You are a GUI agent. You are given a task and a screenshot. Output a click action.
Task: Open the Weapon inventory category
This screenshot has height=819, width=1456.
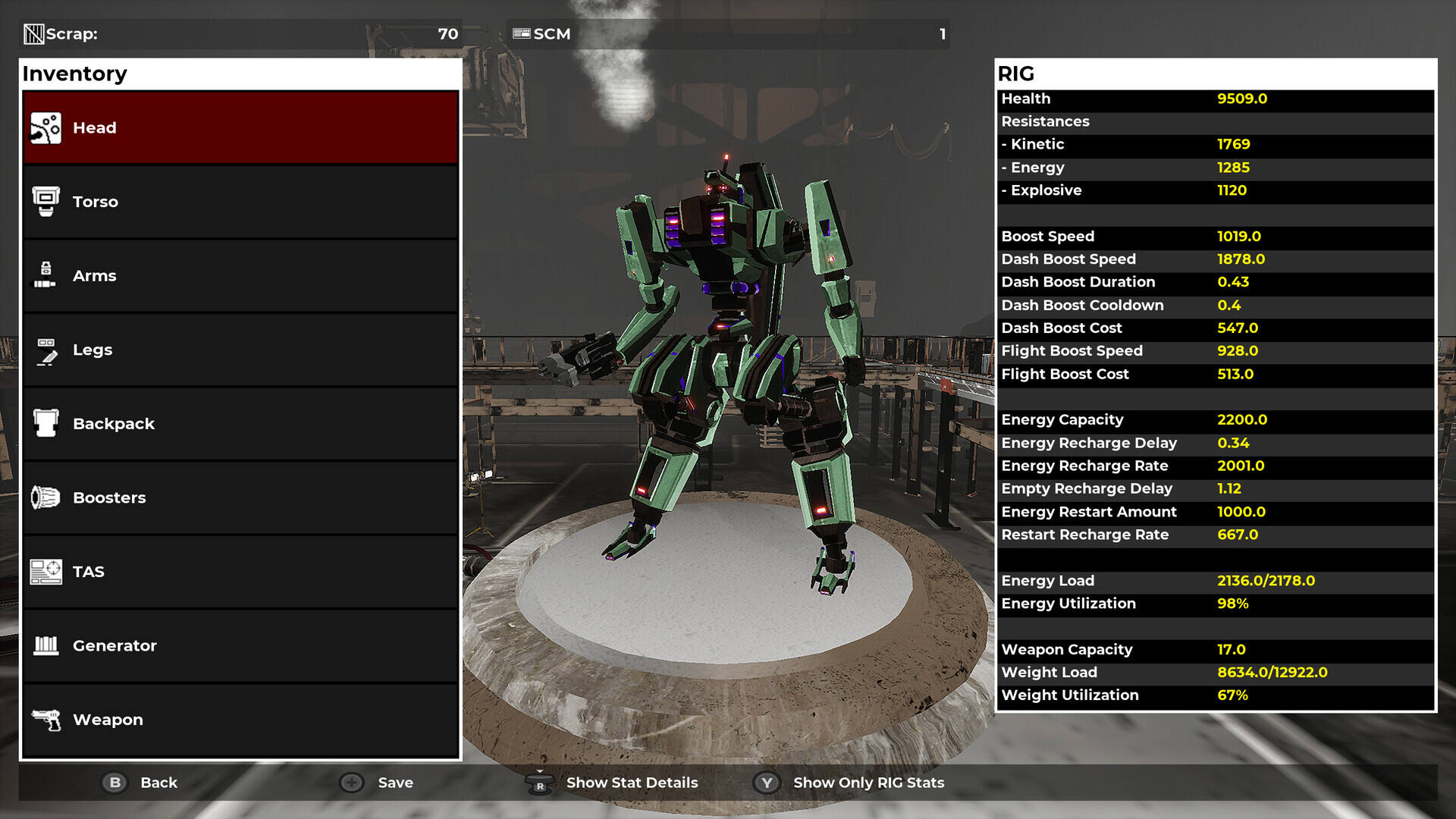(240, 720)
